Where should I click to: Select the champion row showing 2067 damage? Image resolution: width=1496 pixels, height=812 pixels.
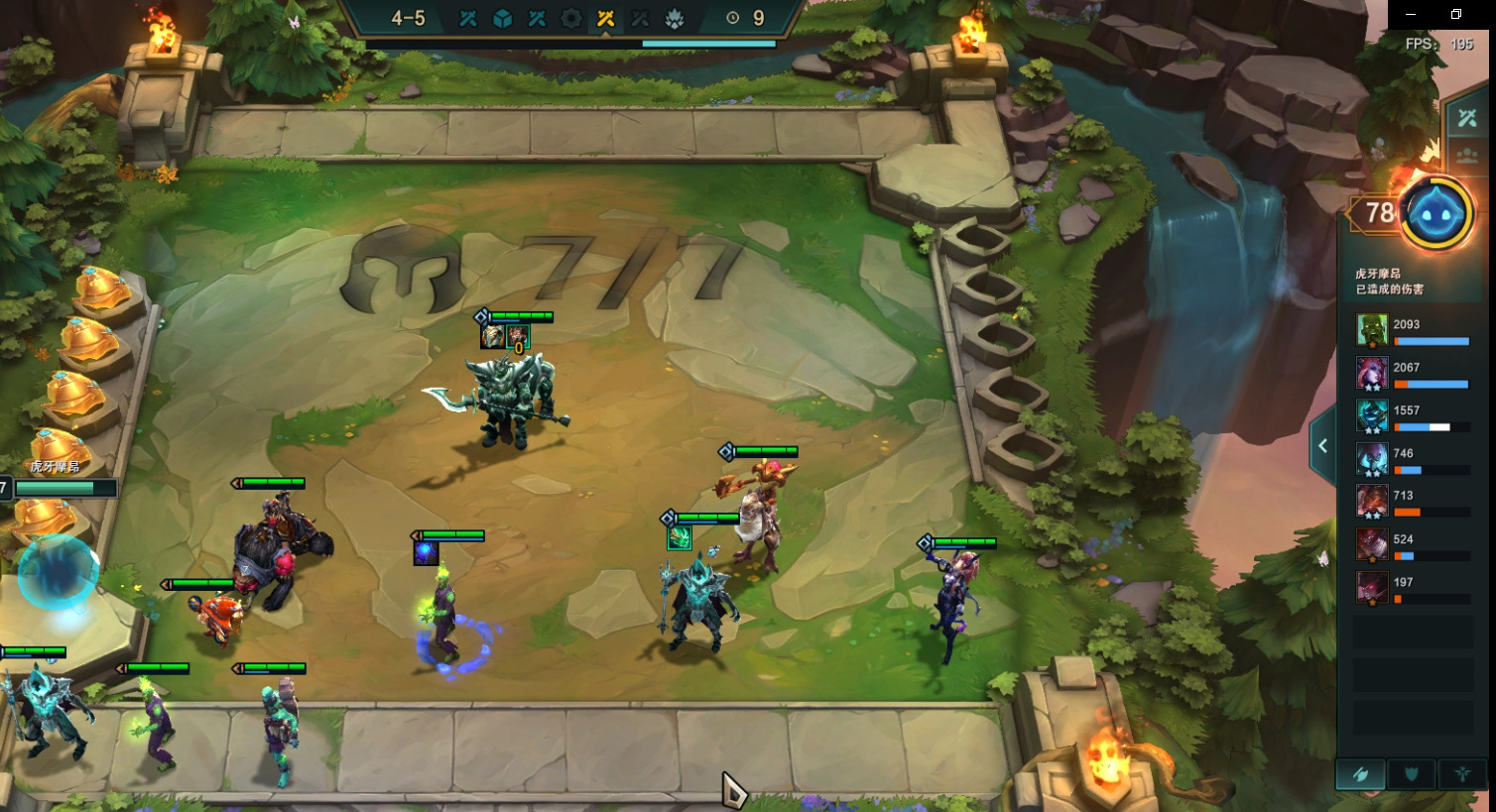click(x=1413, y=374)
